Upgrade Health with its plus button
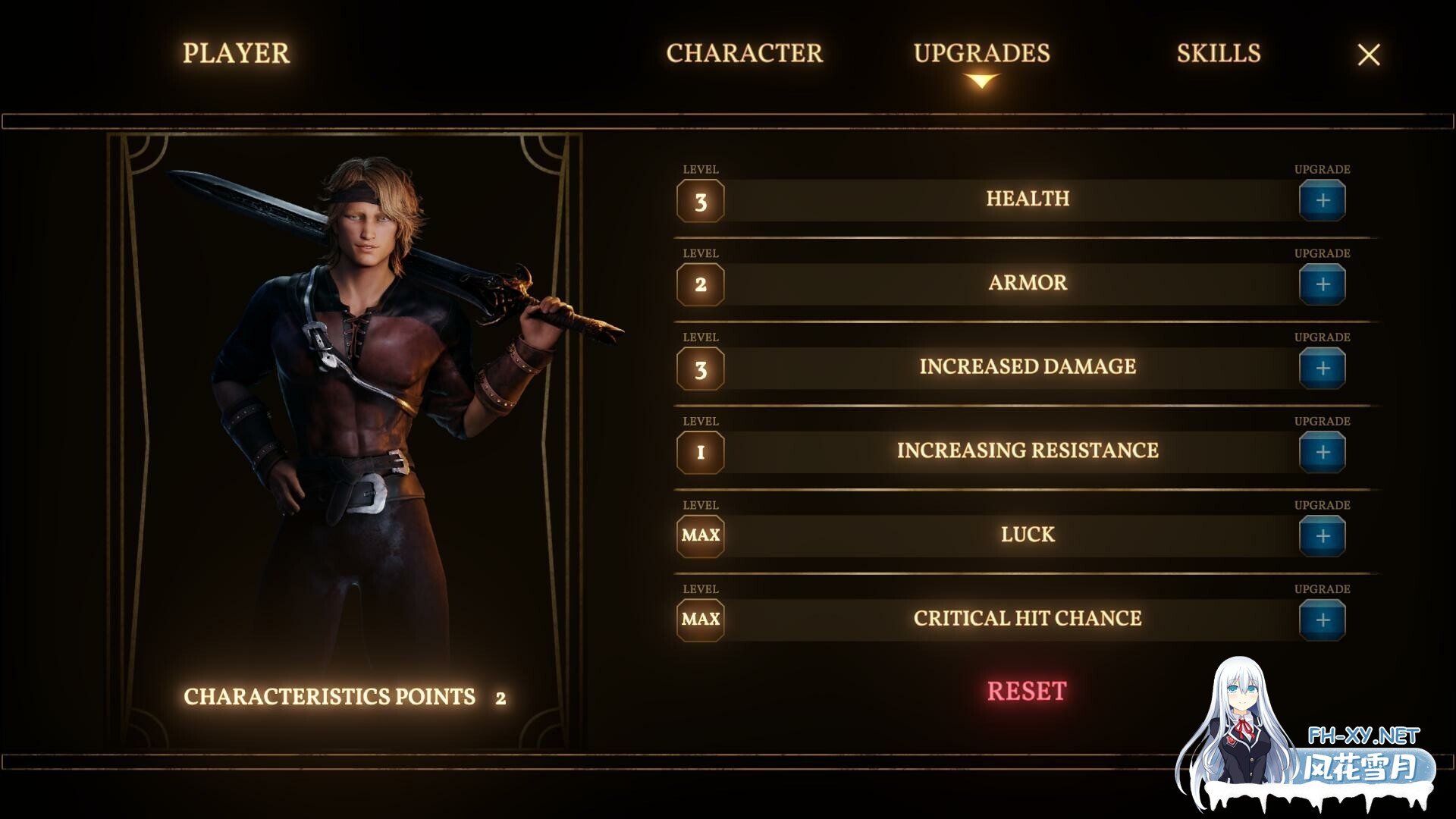1456x819 pixels. 1322,201
